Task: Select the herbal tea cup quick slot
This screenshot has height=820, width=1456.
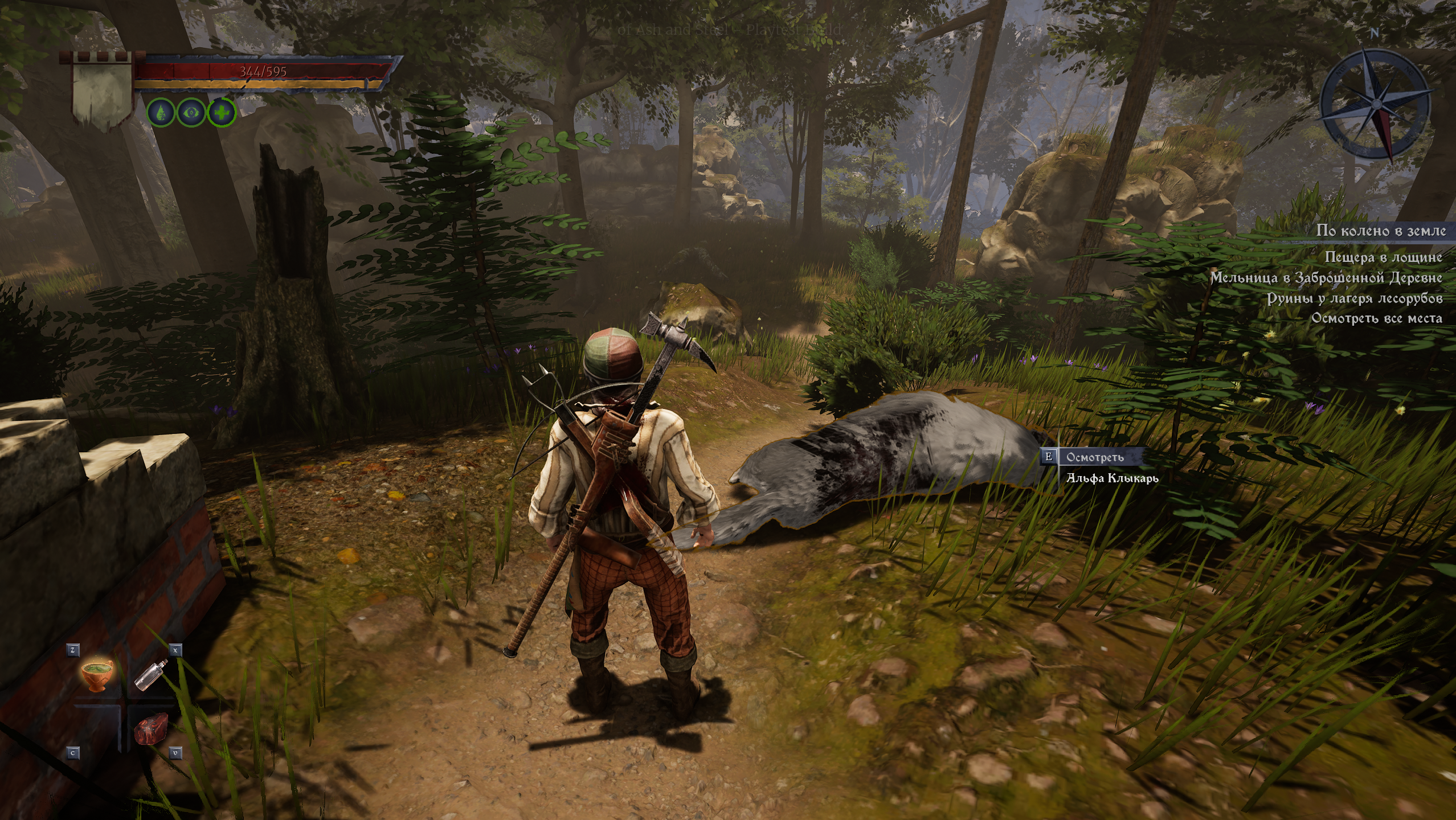Action: 97,676
